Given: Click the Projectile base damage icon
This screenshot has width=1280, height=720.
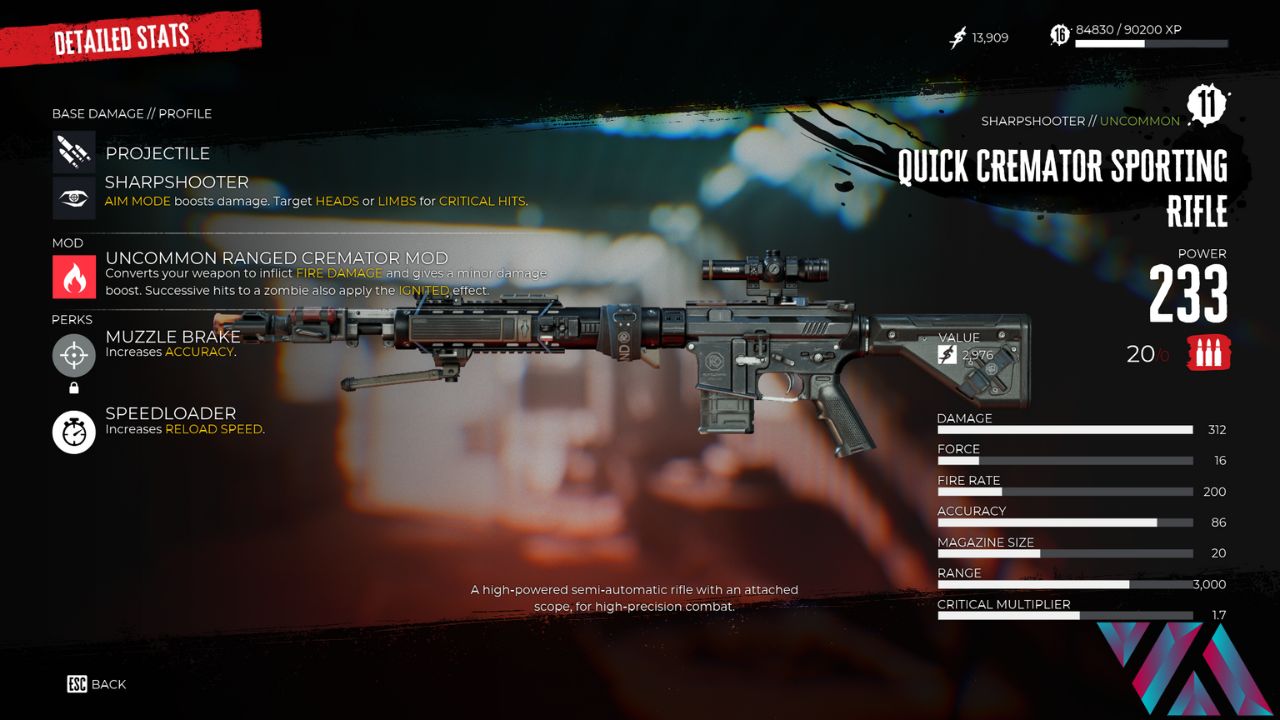Looking at the screenshot, I should pyautogui.click(x=74, y=152).
